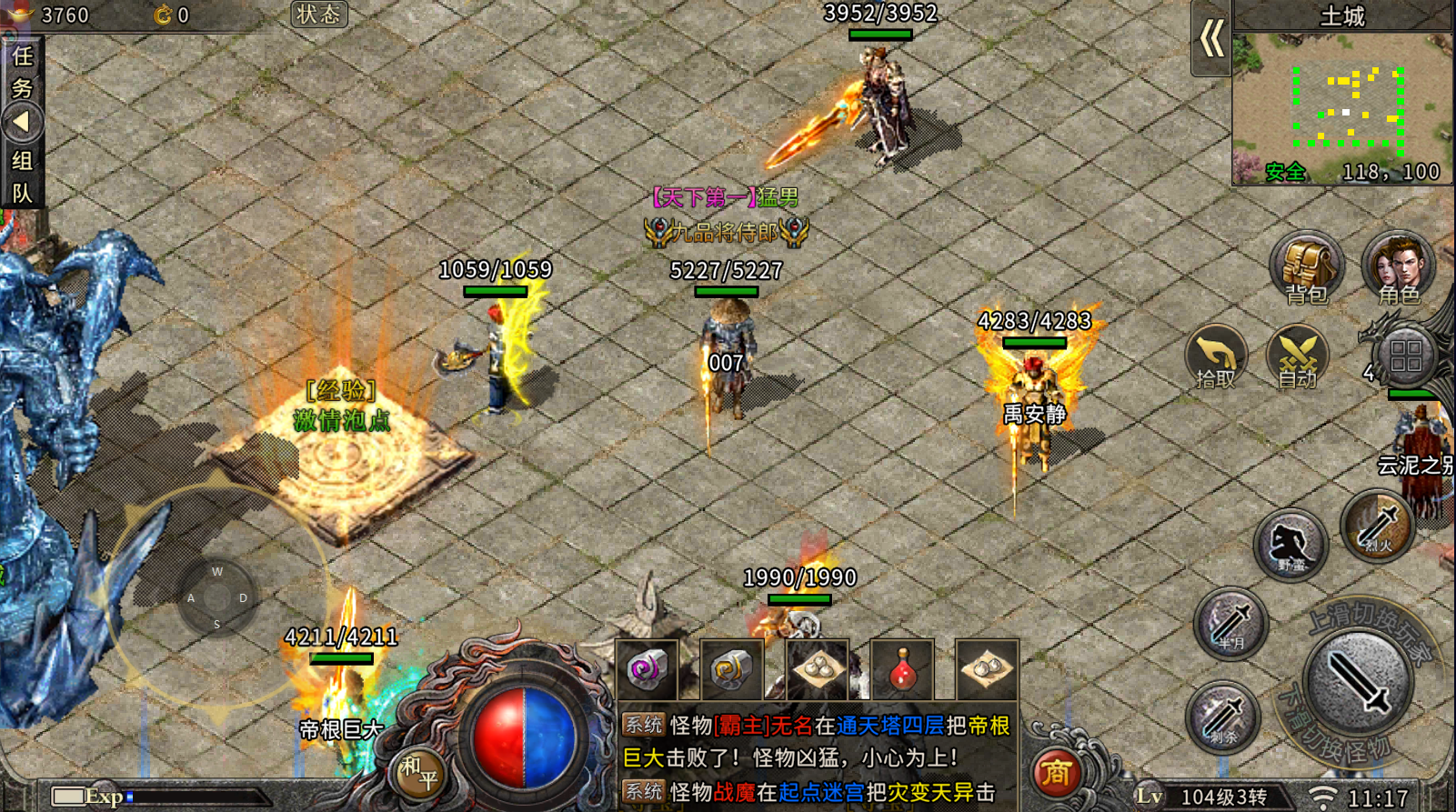This screenshot has width=1456, height=812.
Task: Use the gold scroll in the hotbar
Action: tap(730, 670)
